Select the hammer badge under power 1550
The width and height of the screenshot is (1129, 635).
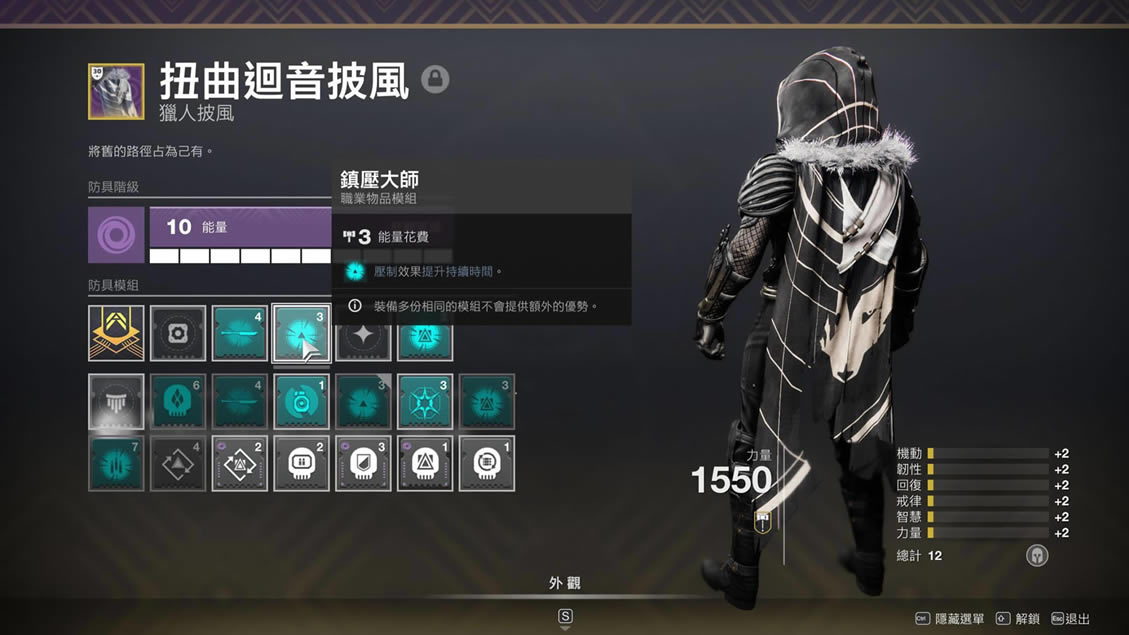(763, 521)
